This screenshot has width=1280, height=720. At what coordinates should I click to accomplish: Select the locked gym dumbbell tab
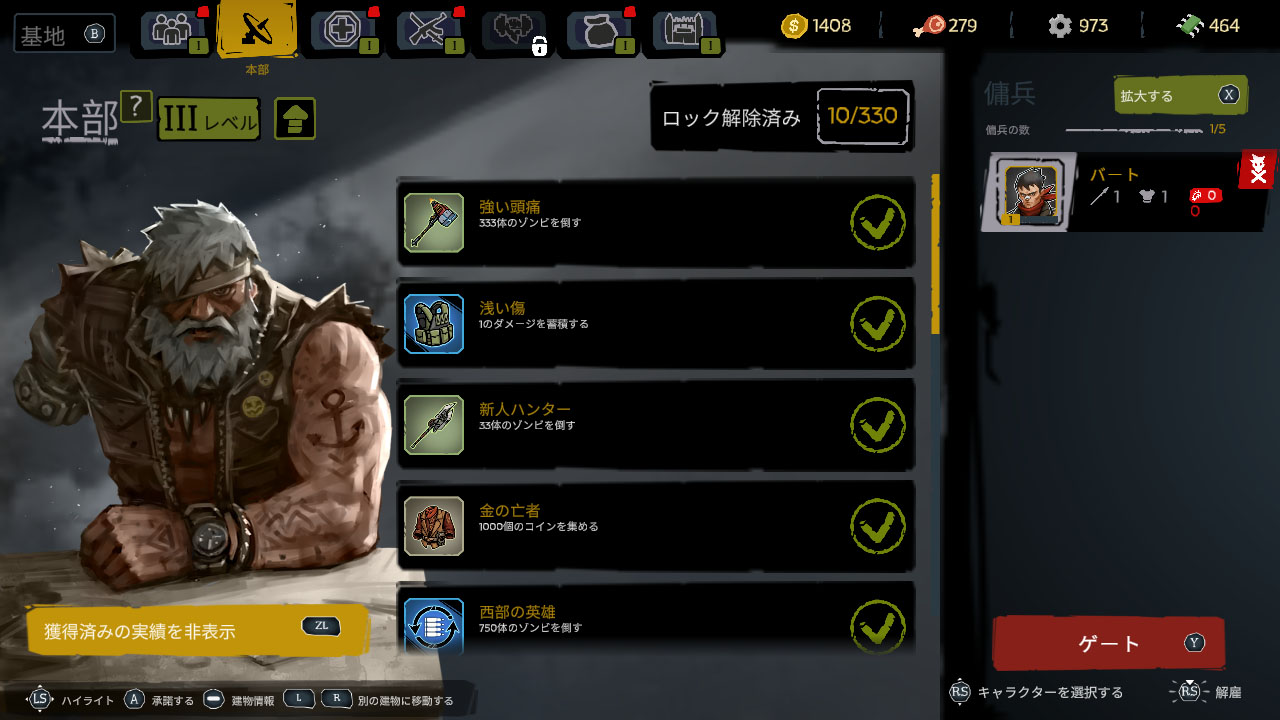514,31
